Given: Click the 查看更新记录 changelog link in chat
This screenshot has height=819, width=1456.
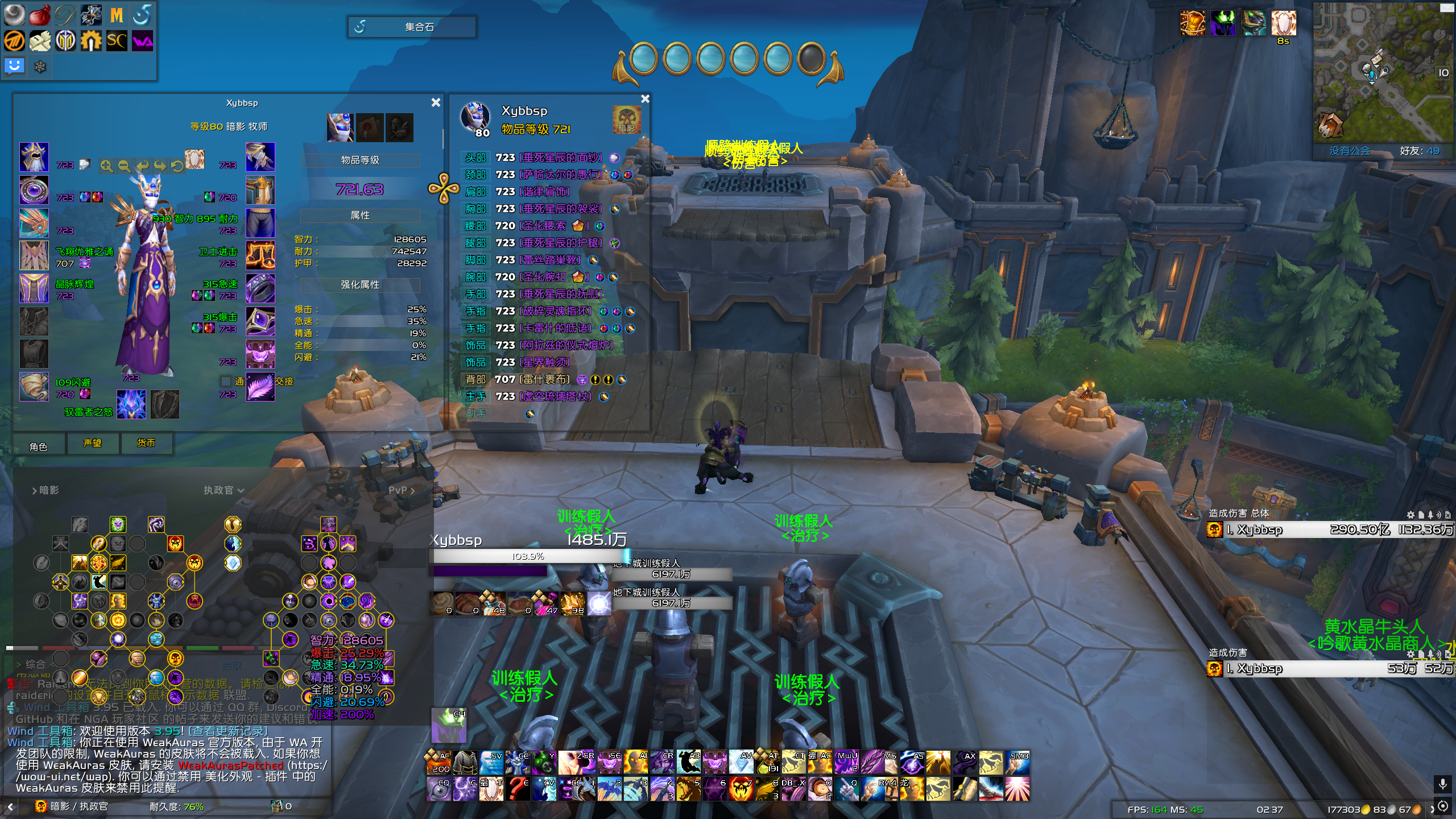Looking at the screenshot, I should [x=227, y=731].
